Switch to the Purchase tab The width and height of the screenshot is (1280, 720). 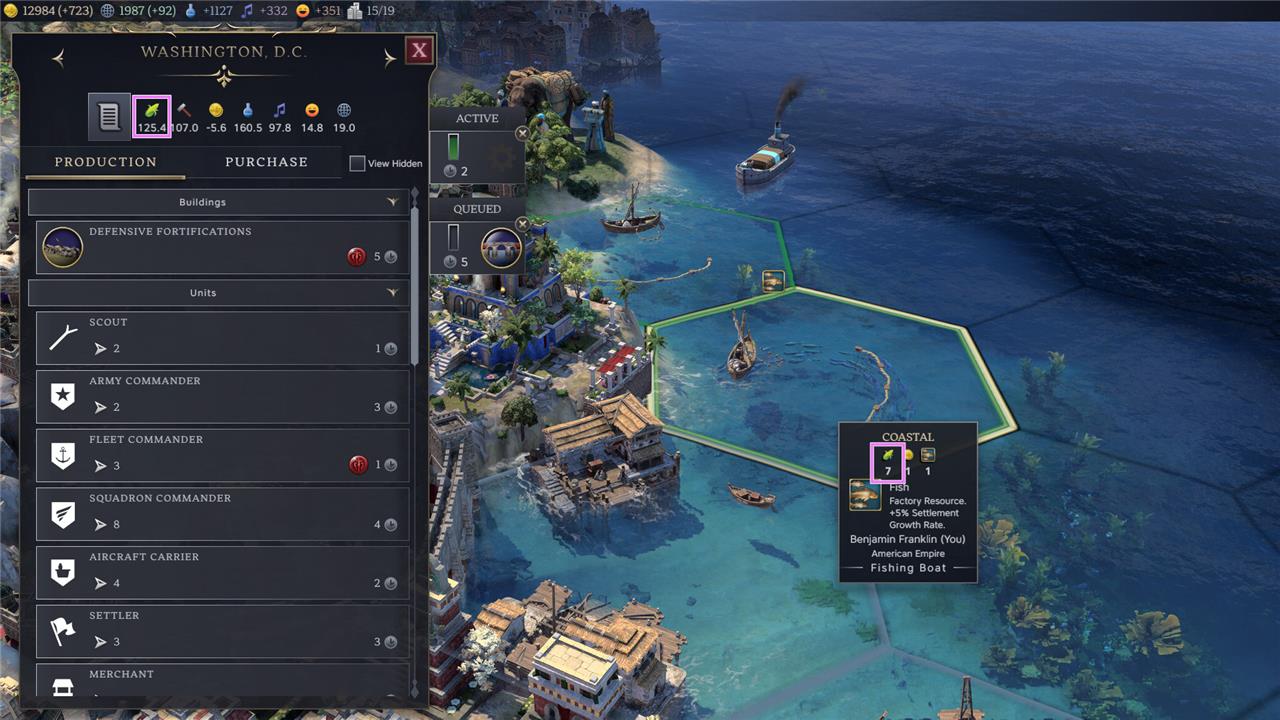click(266, 162)
